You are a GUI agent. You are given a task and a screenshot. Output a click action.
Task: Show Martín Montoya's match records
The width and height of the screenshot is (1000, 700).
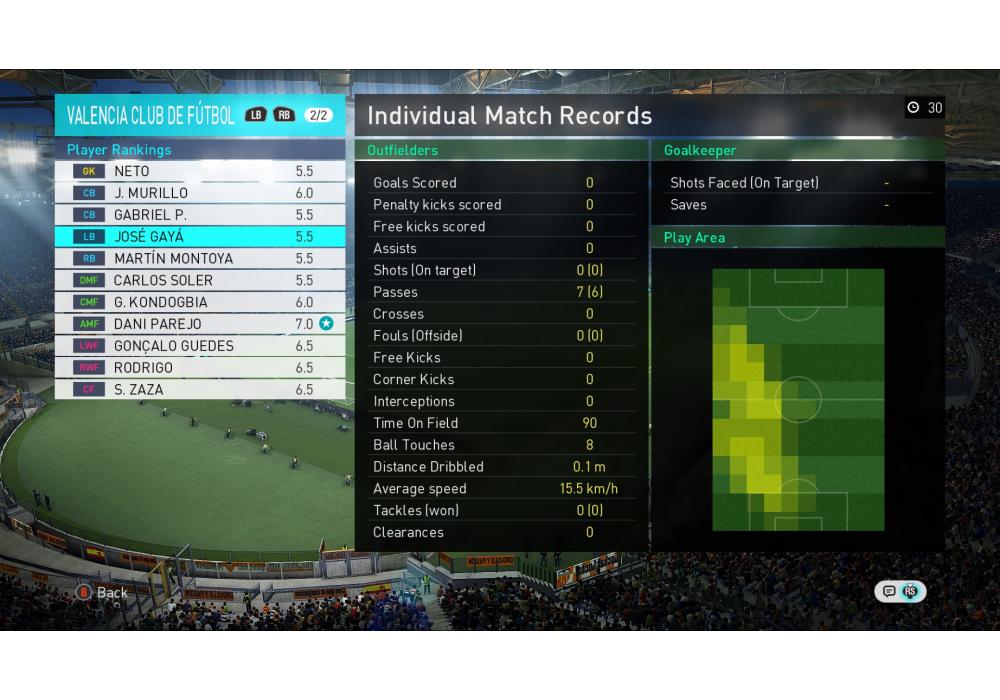[200, 259]
